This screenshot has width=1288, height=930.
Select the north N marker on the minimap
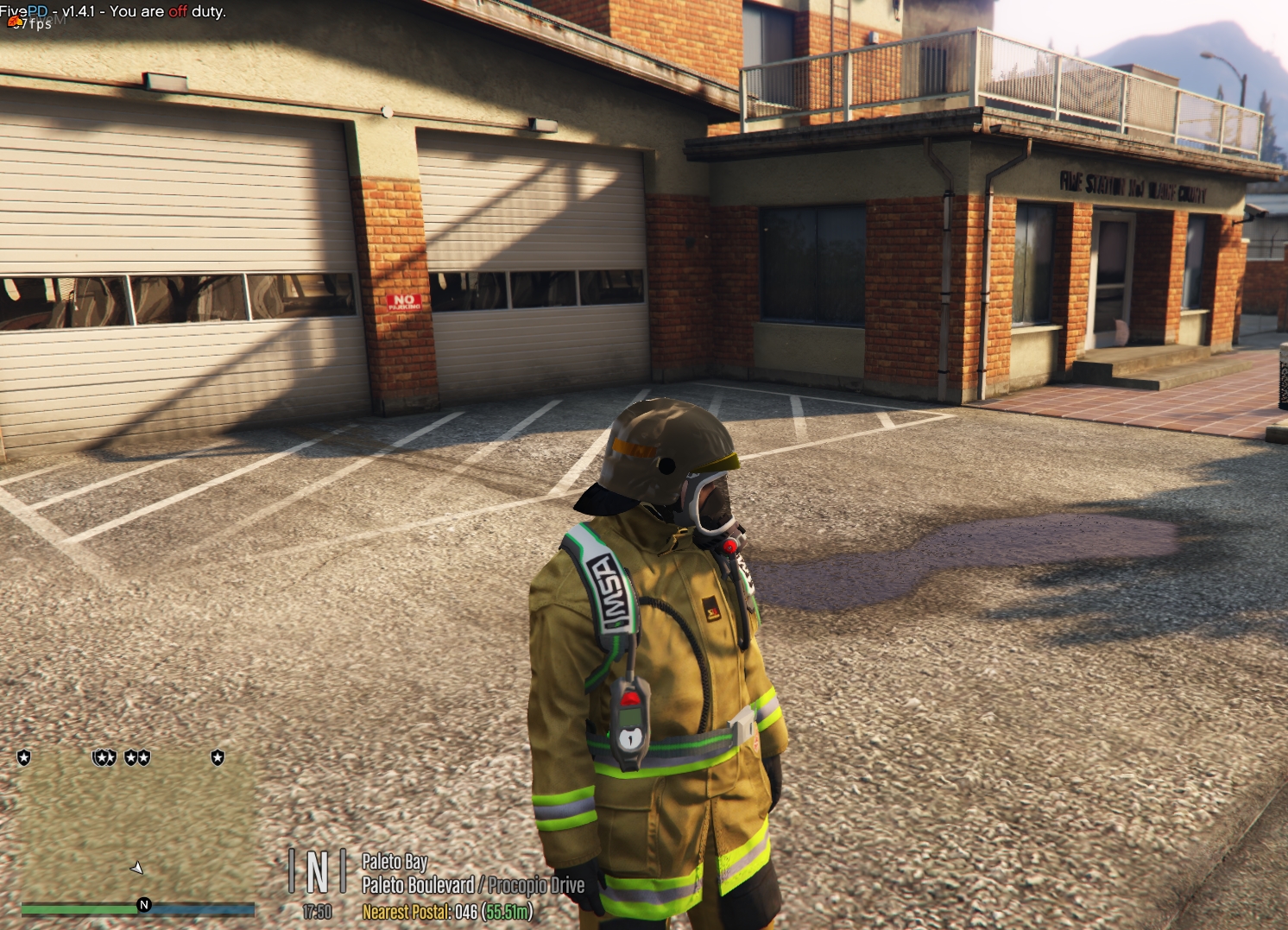(144, 905)
